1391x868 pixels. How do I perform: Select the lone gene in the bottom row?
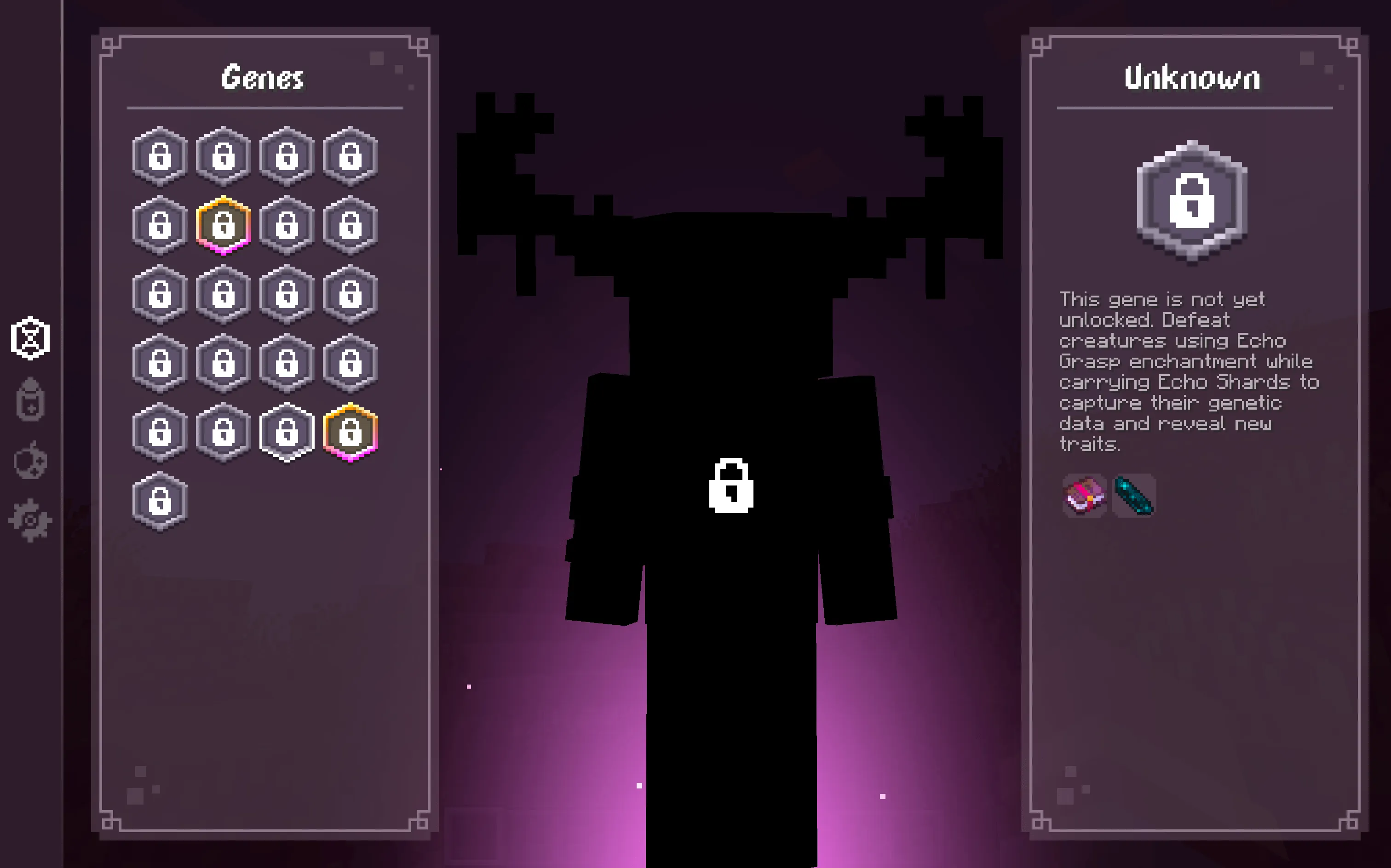coord(160,501)
